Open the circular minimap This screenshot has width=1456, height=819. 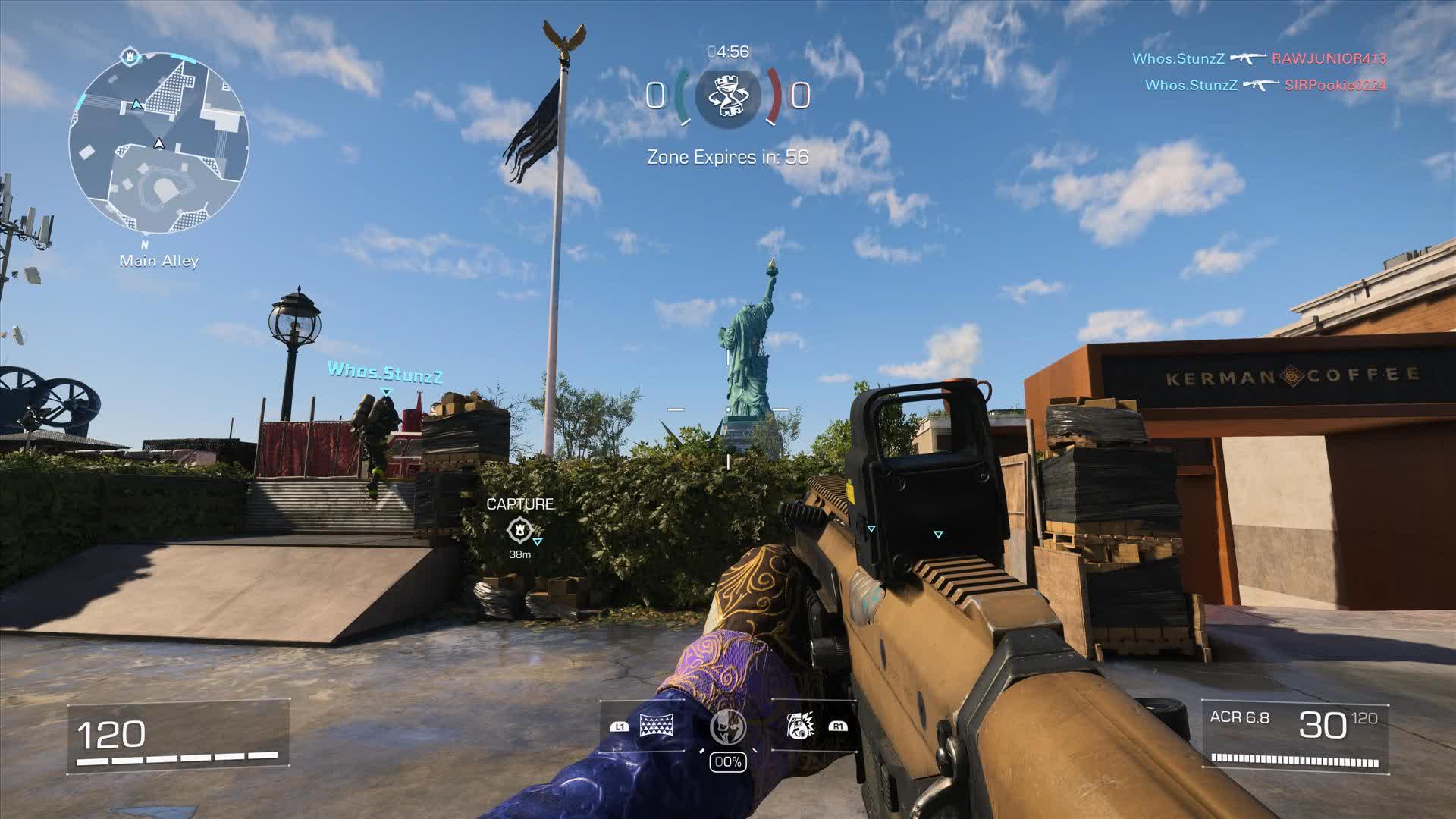point(158,143)
